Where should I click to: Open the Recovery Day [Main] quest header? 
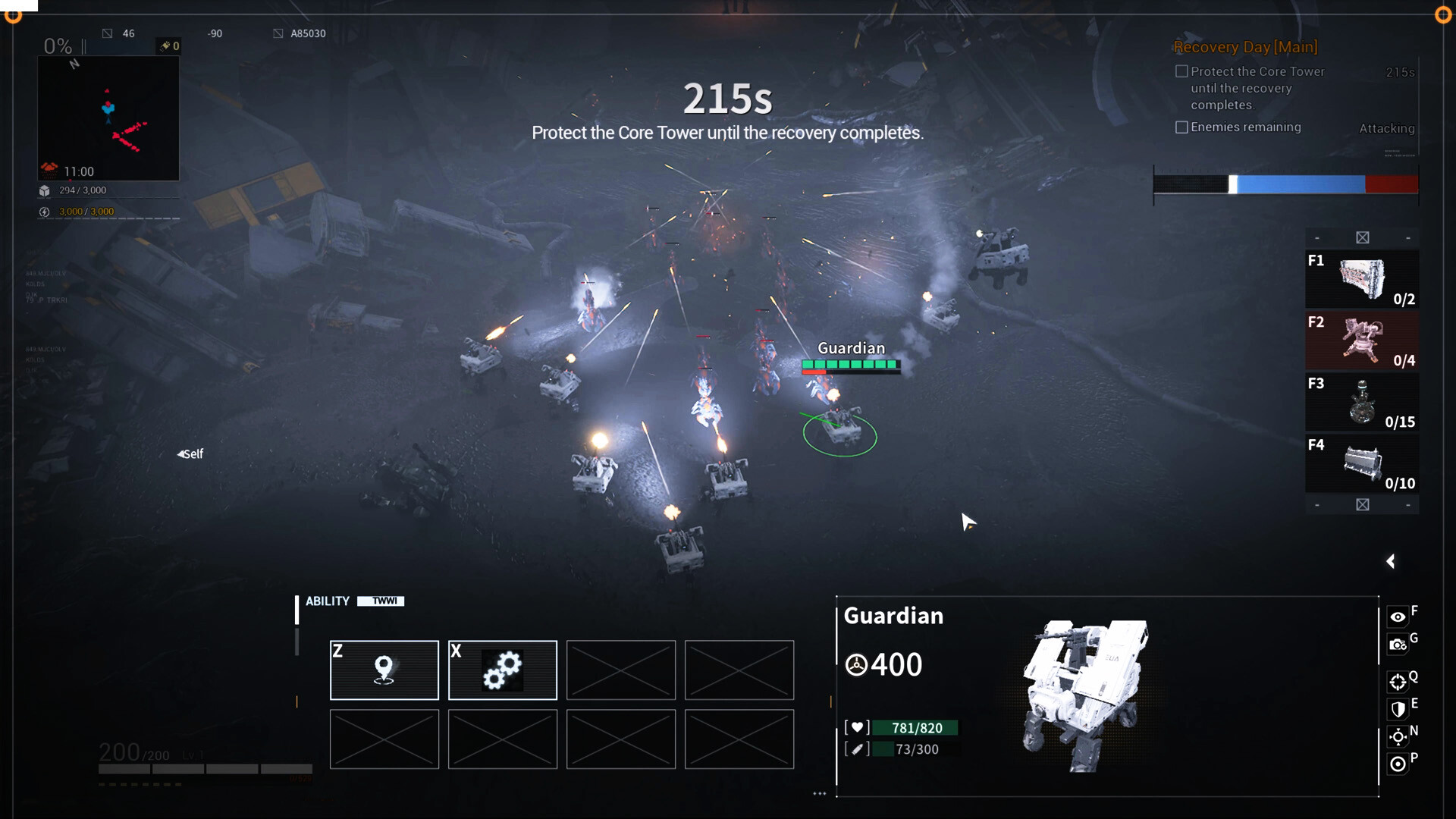[1244, 47]
